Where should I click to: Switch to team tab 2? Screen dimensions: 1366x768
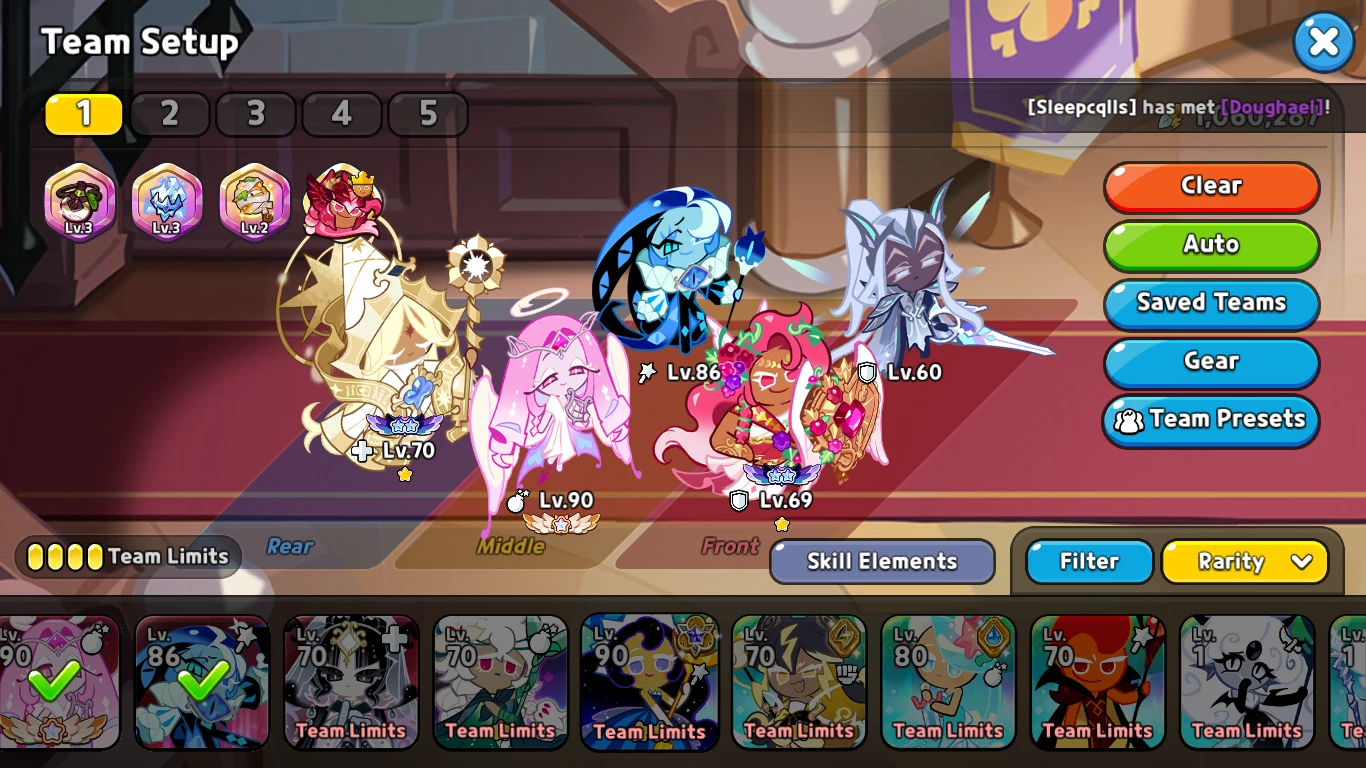point(170,114)
